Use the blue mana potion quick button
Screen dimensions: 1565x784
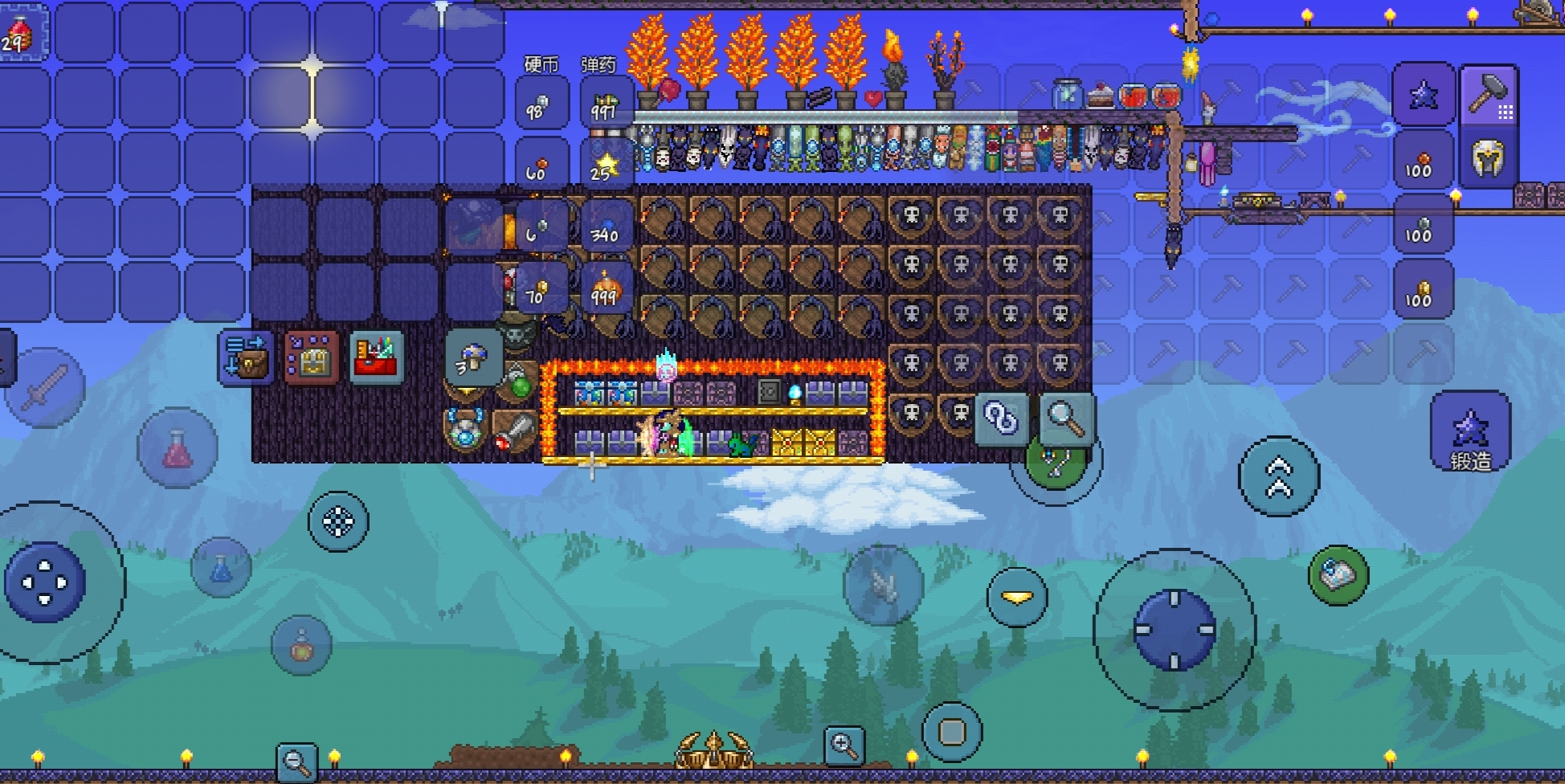[221, 568]
